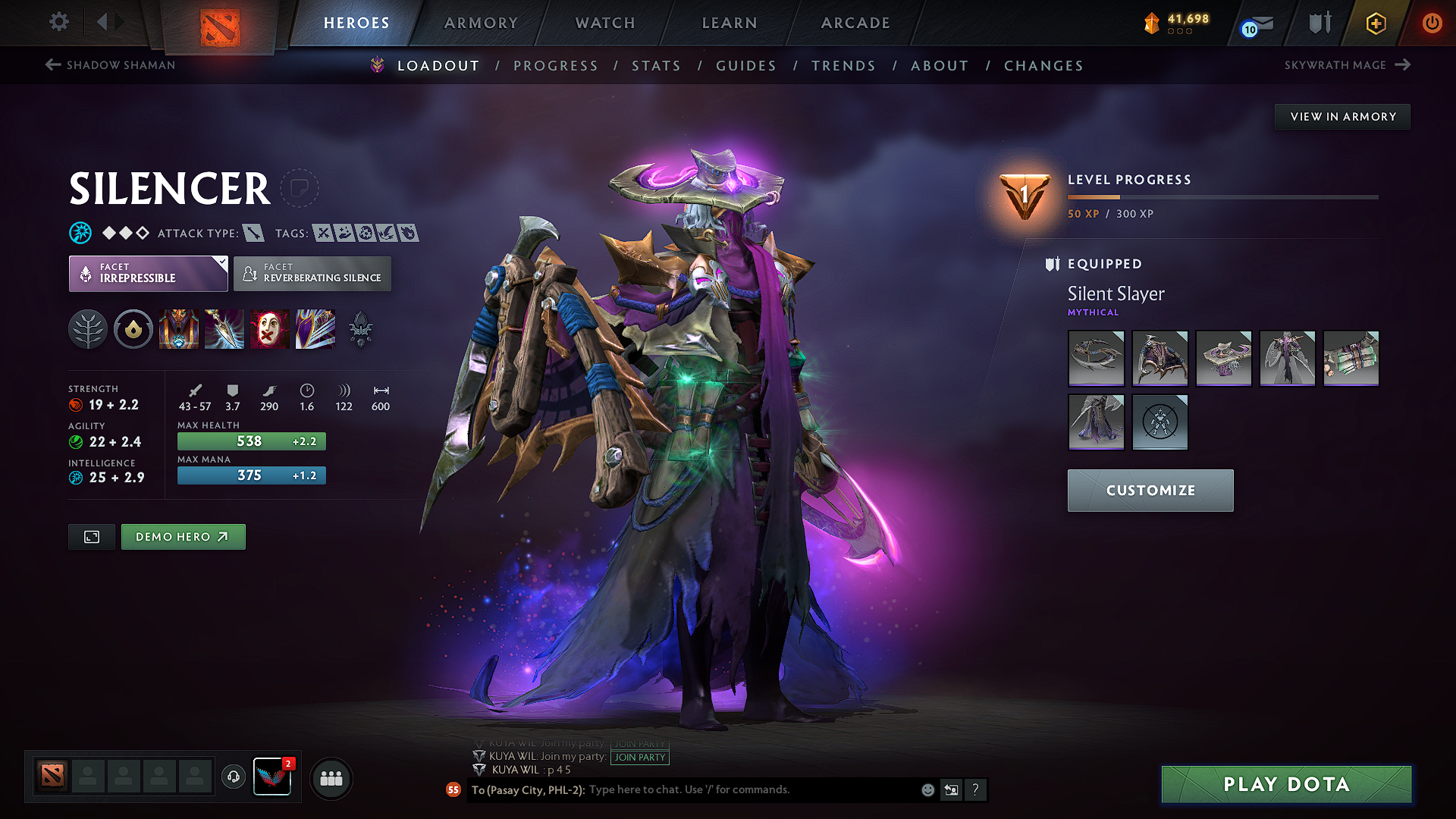
Task: Show the hero Guides tab
Action: pos(746,66)
